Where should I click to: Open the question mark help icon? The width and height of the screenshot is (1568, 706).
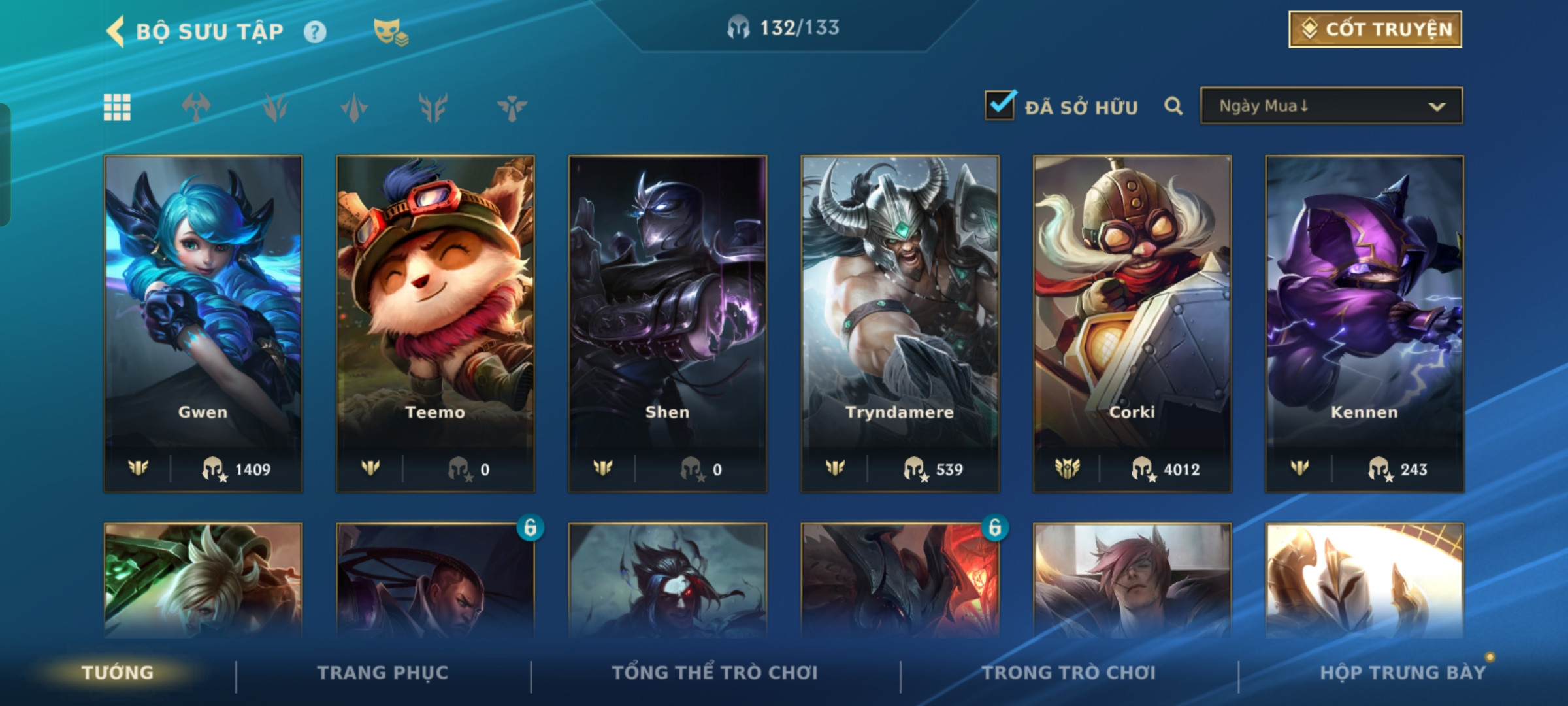tap(315, 32)
